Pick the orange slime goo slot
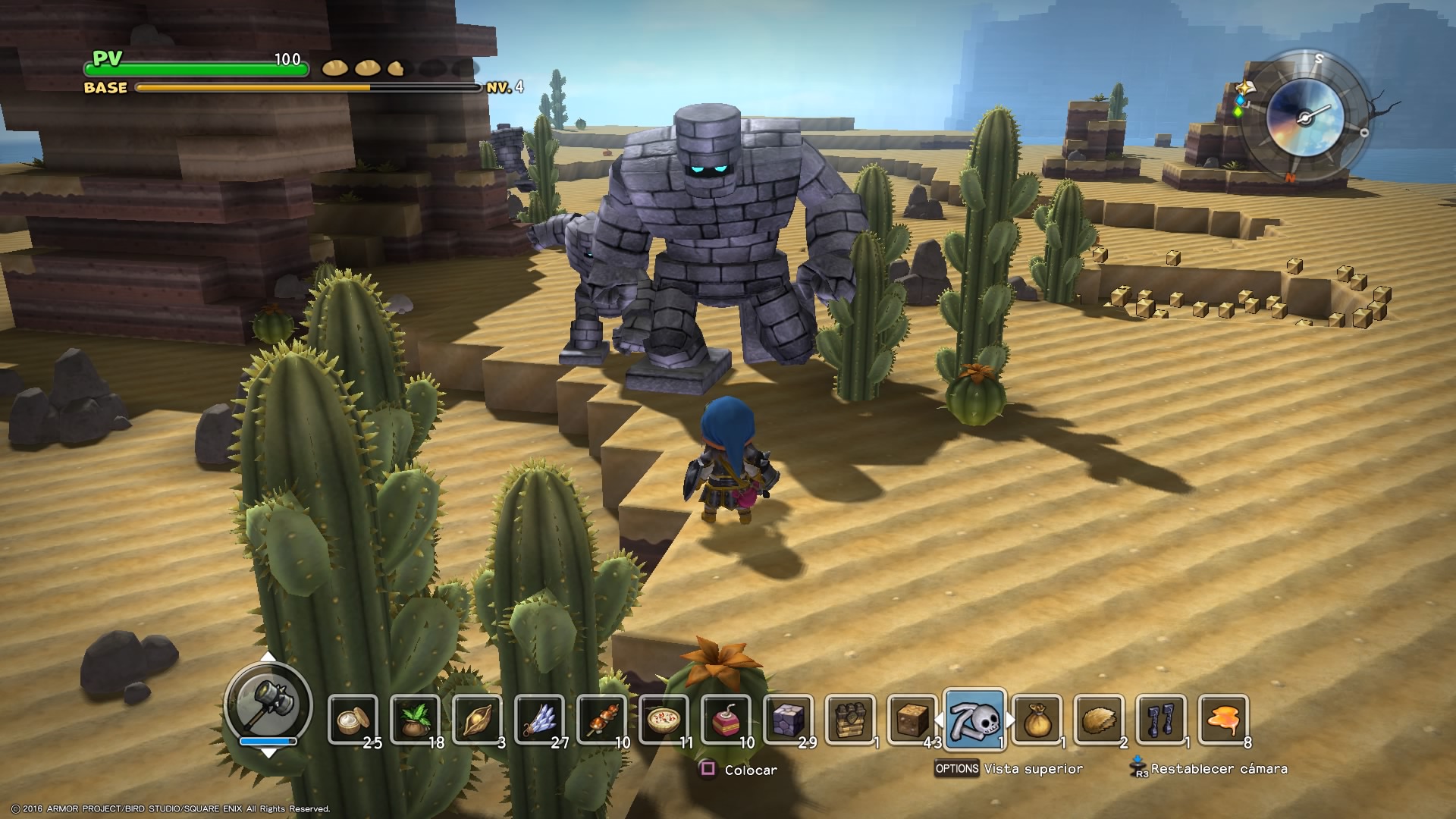This screenshot has width=1456, height=819. (1223, 719)
